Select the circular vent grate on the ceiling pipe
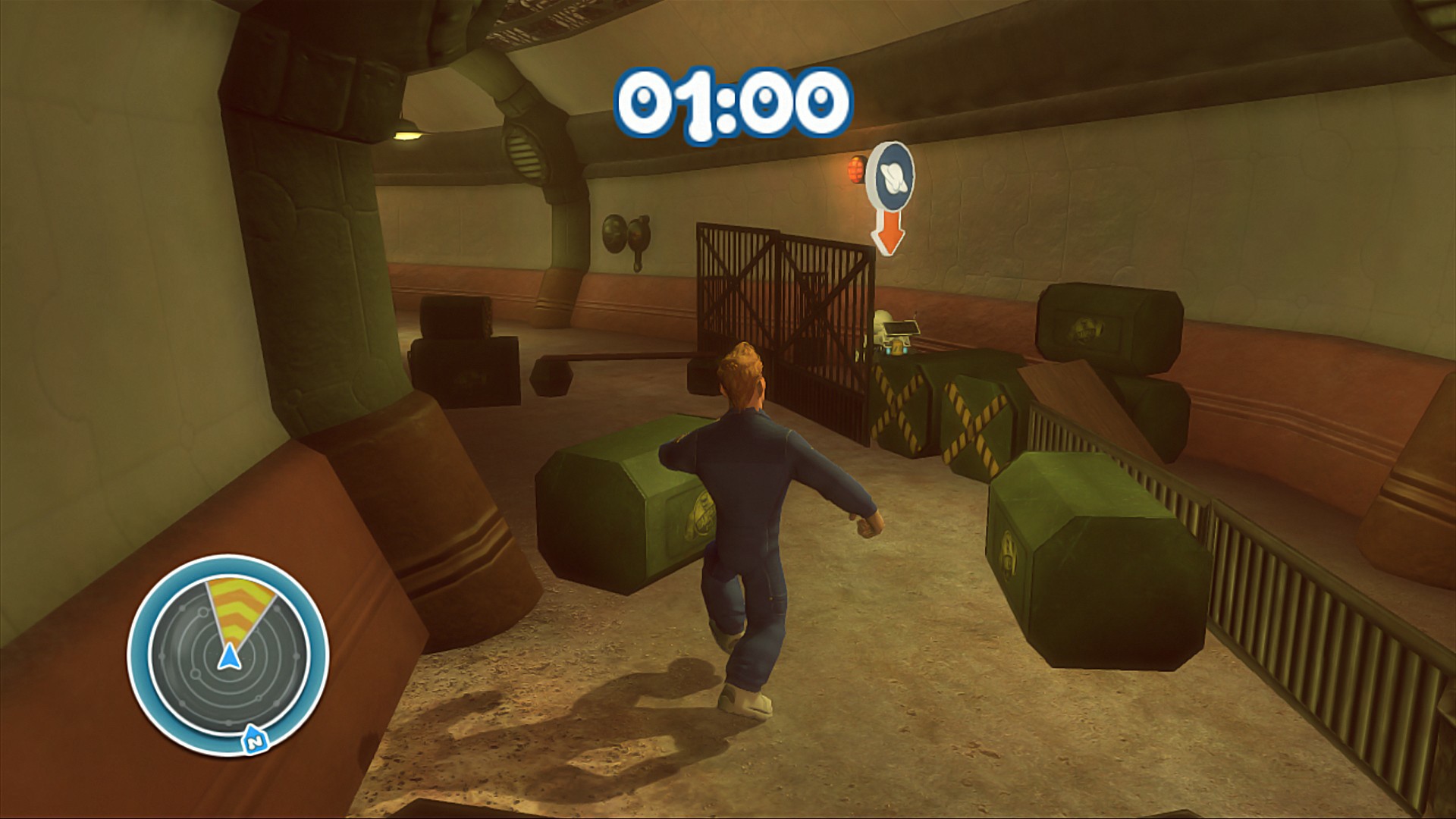 (524, 155)
